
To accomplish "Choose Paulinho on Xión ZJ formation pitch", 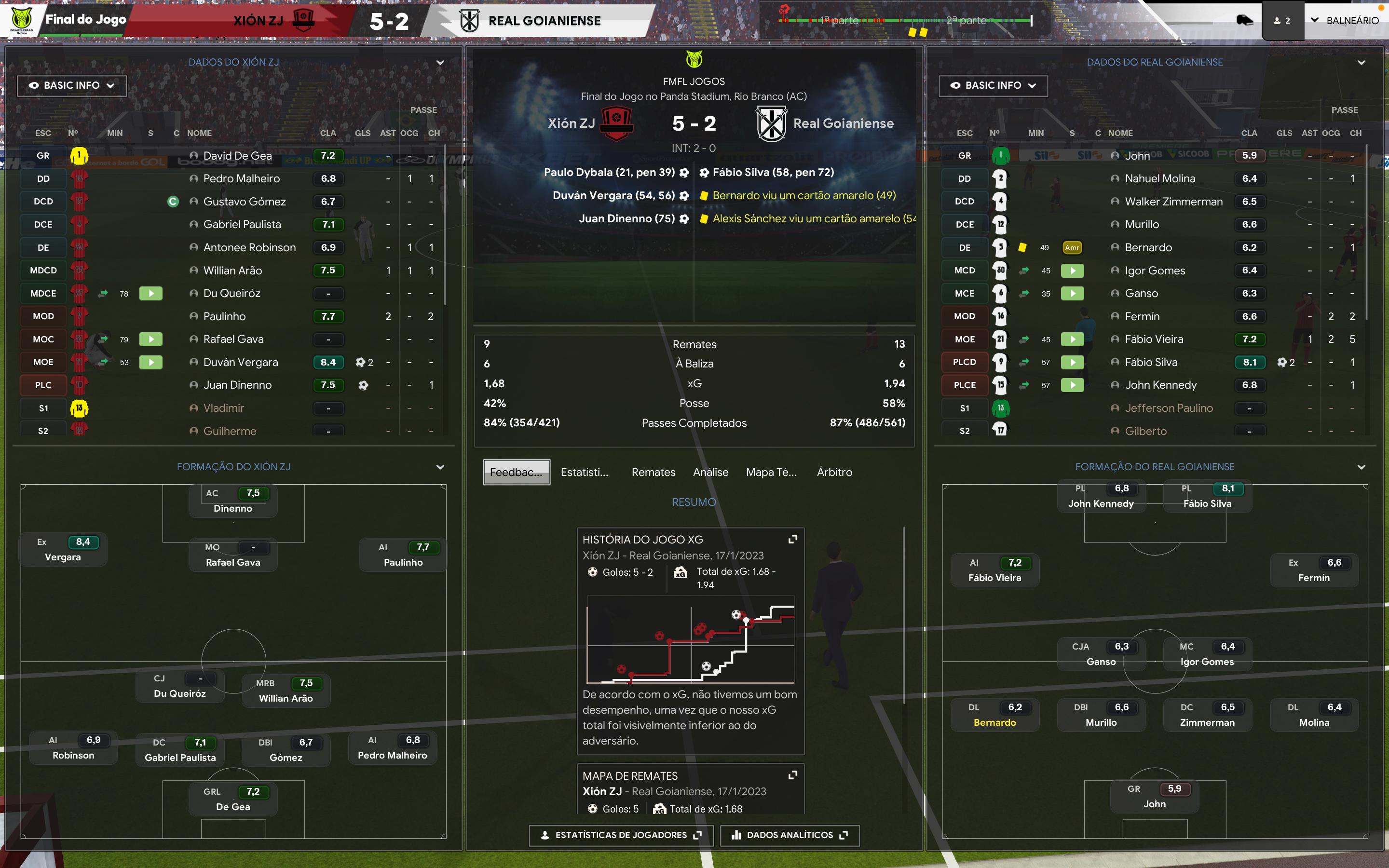I will click(403, 555).
